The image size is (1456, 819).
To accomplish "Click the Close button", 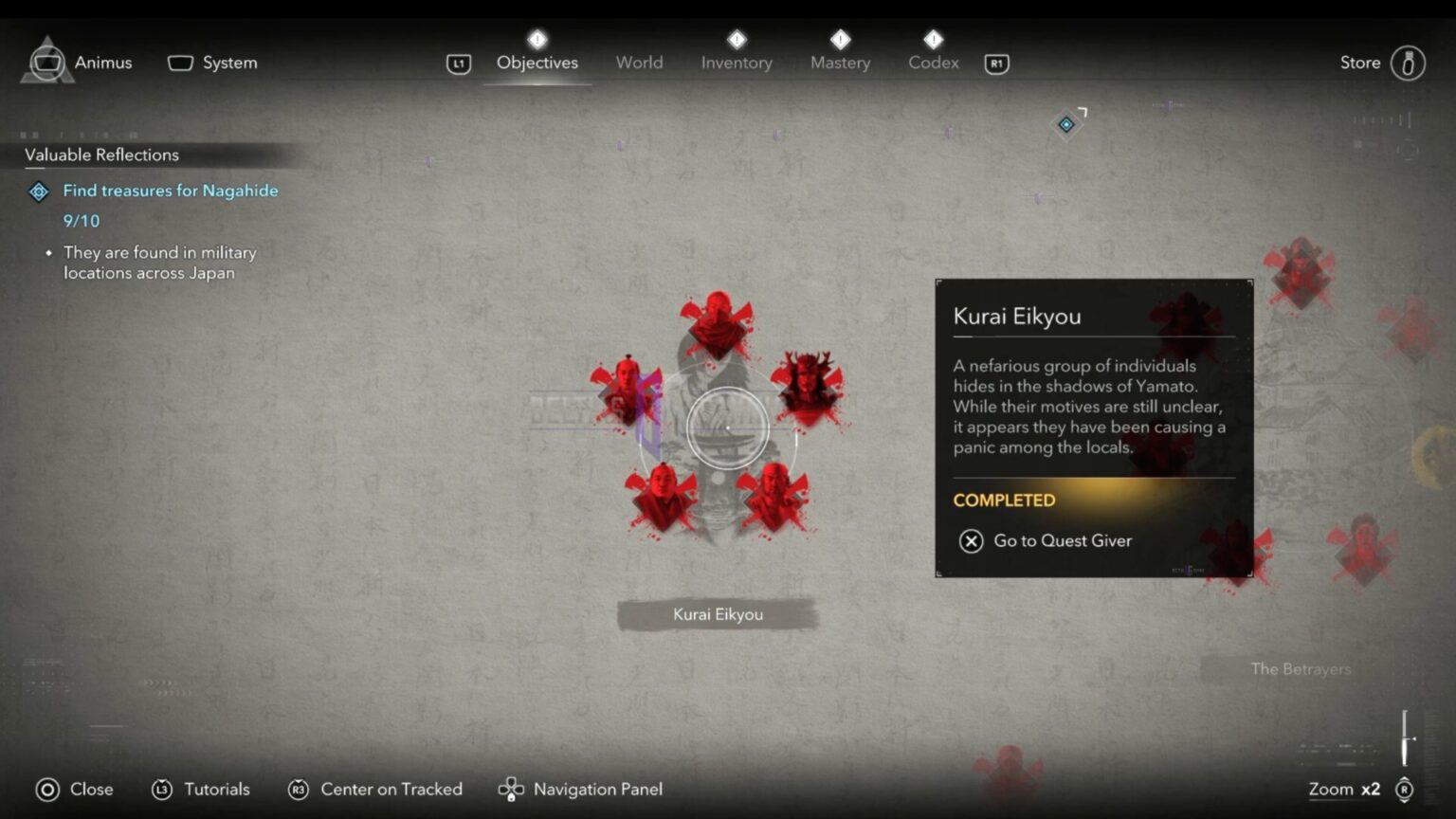I will [x=76, y=789].
